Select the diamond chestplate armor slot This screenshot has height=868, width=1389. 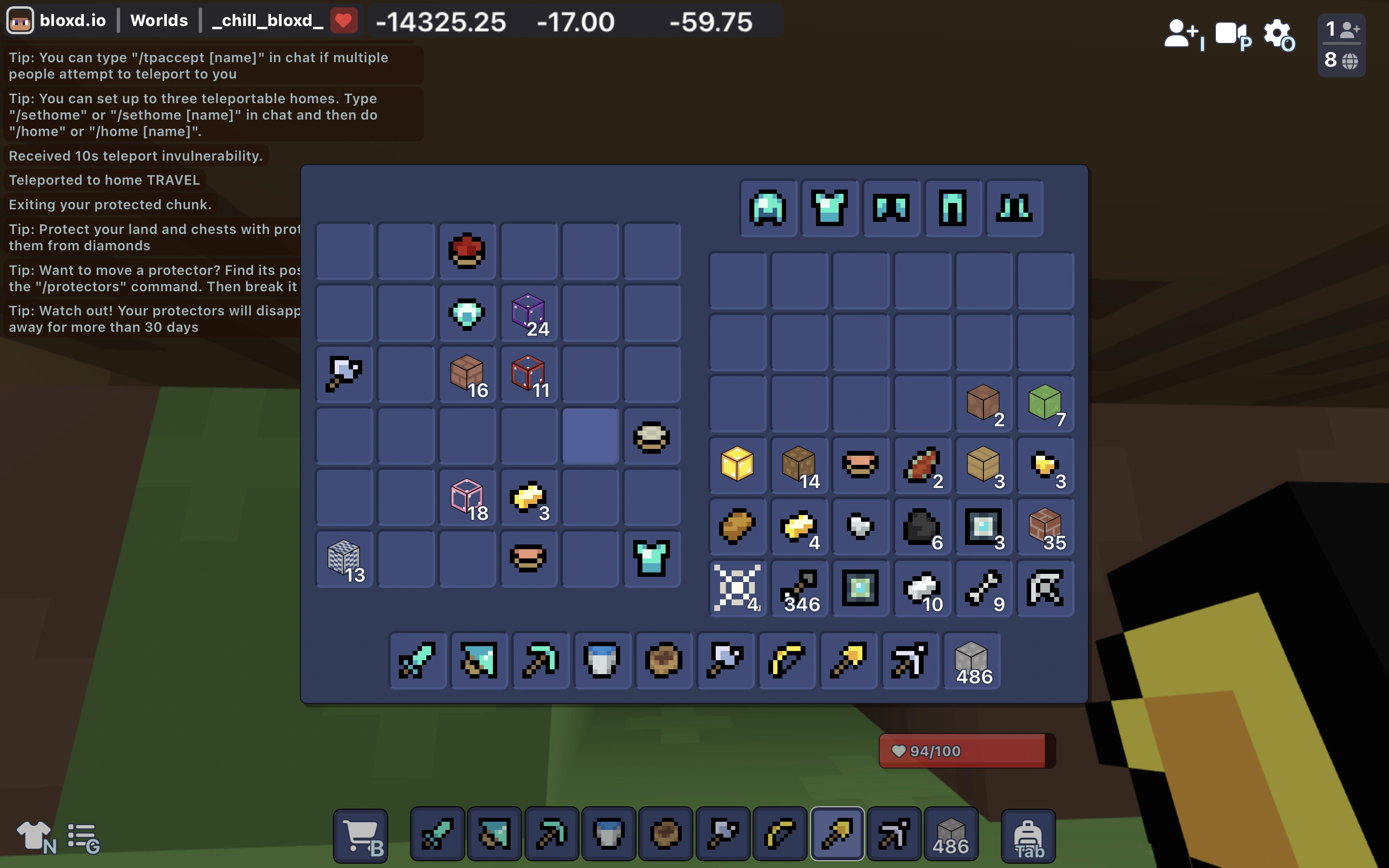click(x=830, y=208)
